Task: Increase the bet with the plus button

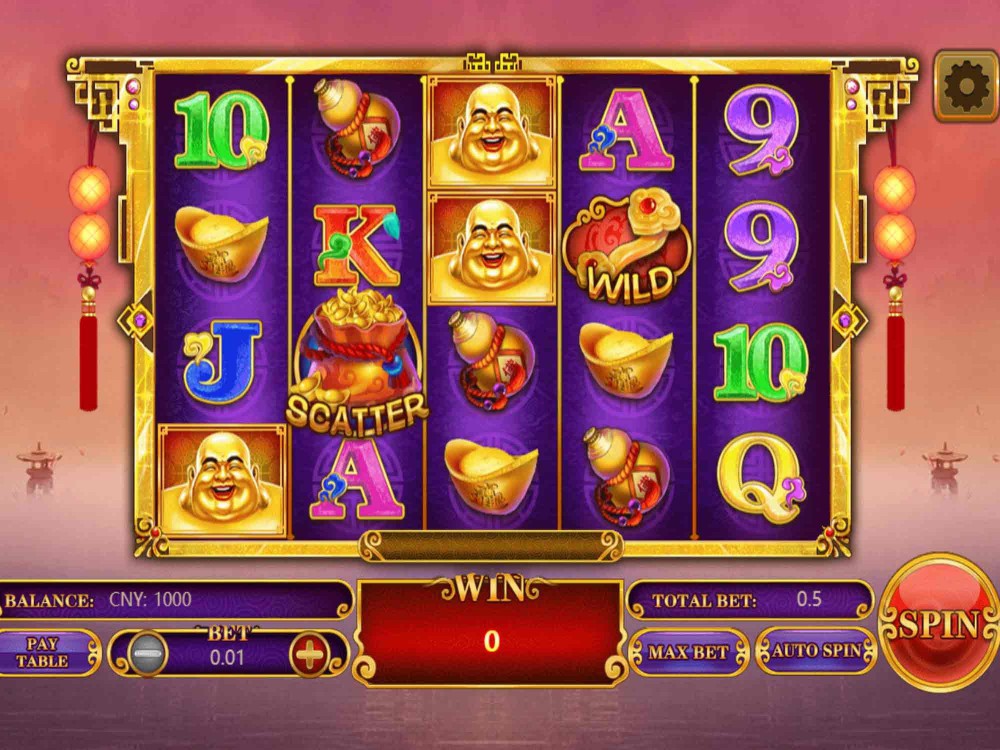Action: (309, 655)
